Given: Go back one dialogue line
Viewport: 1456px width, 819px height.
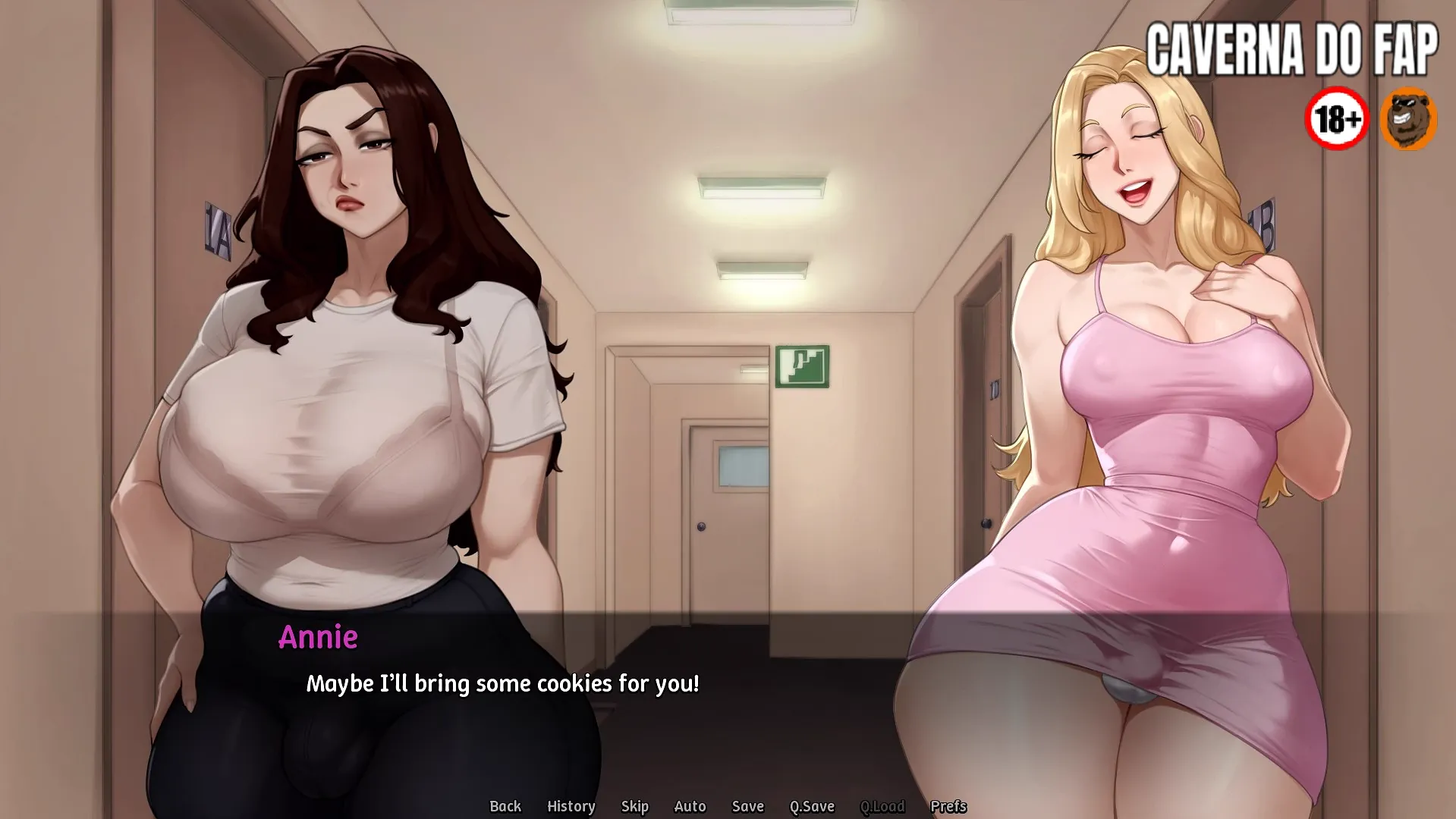Looking at the screenshot, I should pyautogui.click(x=505, y=806).
